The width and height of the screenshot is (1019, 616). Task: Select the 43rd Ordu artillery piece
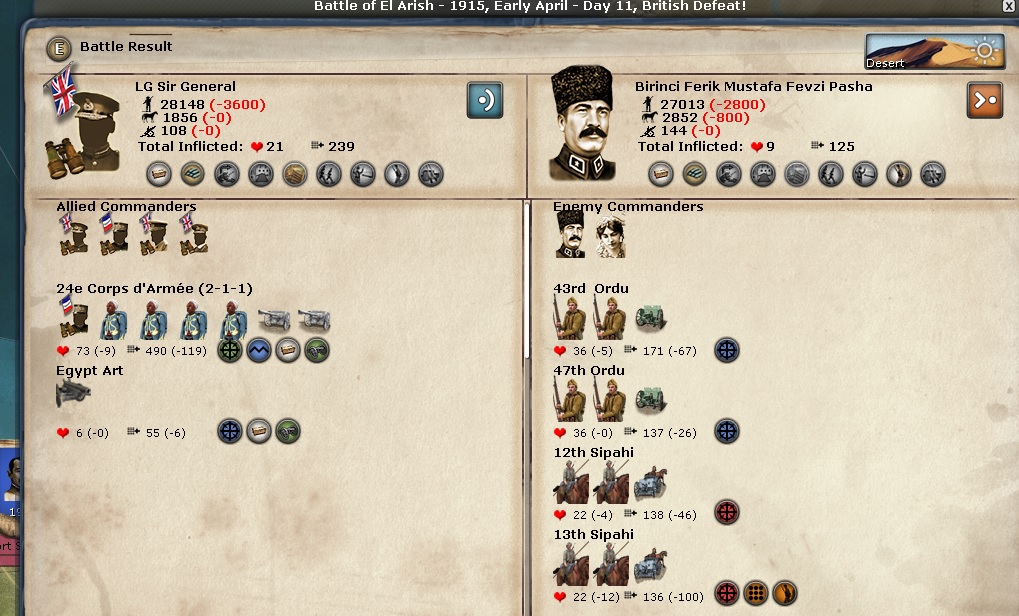coord(651,319)
